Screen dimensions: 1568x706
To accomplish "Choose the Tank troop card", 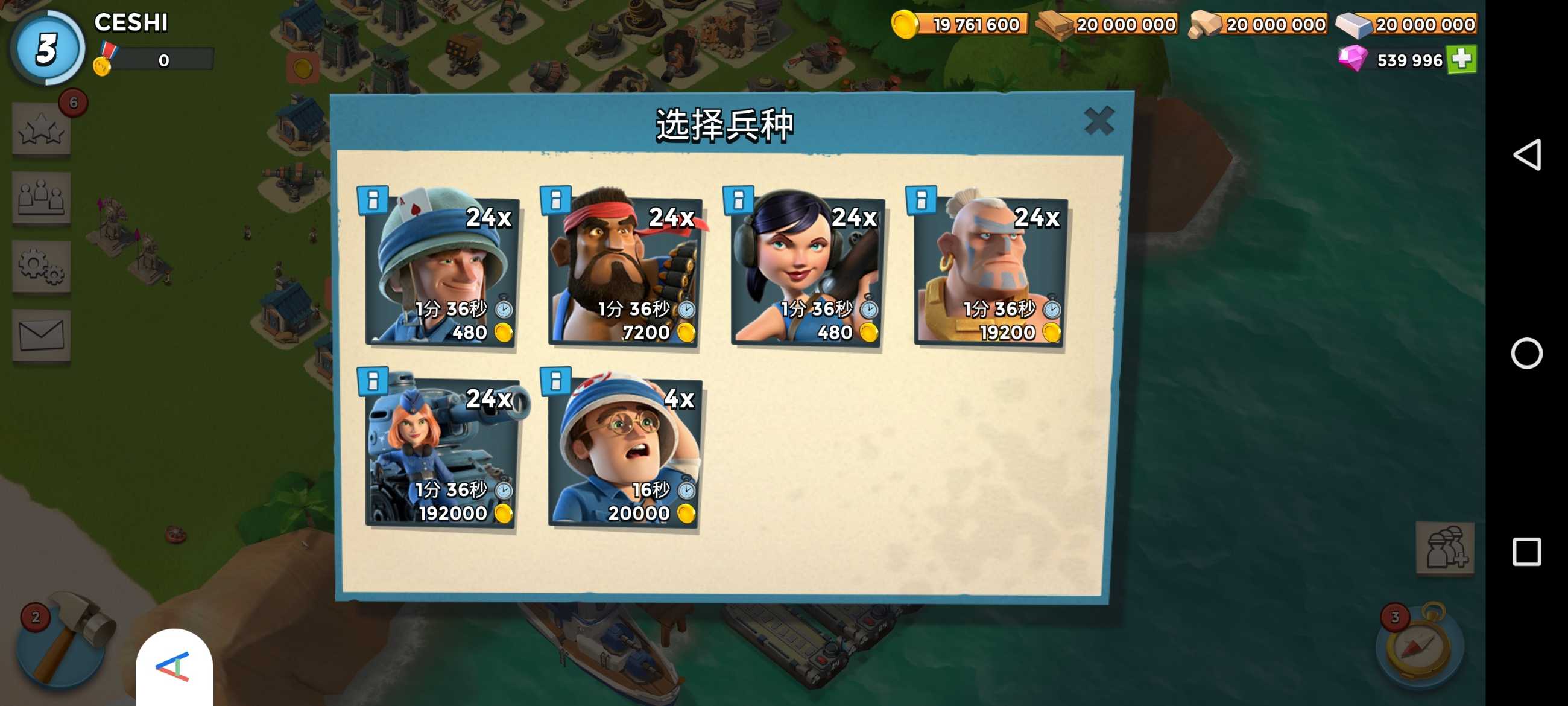I will coord(442,452).
